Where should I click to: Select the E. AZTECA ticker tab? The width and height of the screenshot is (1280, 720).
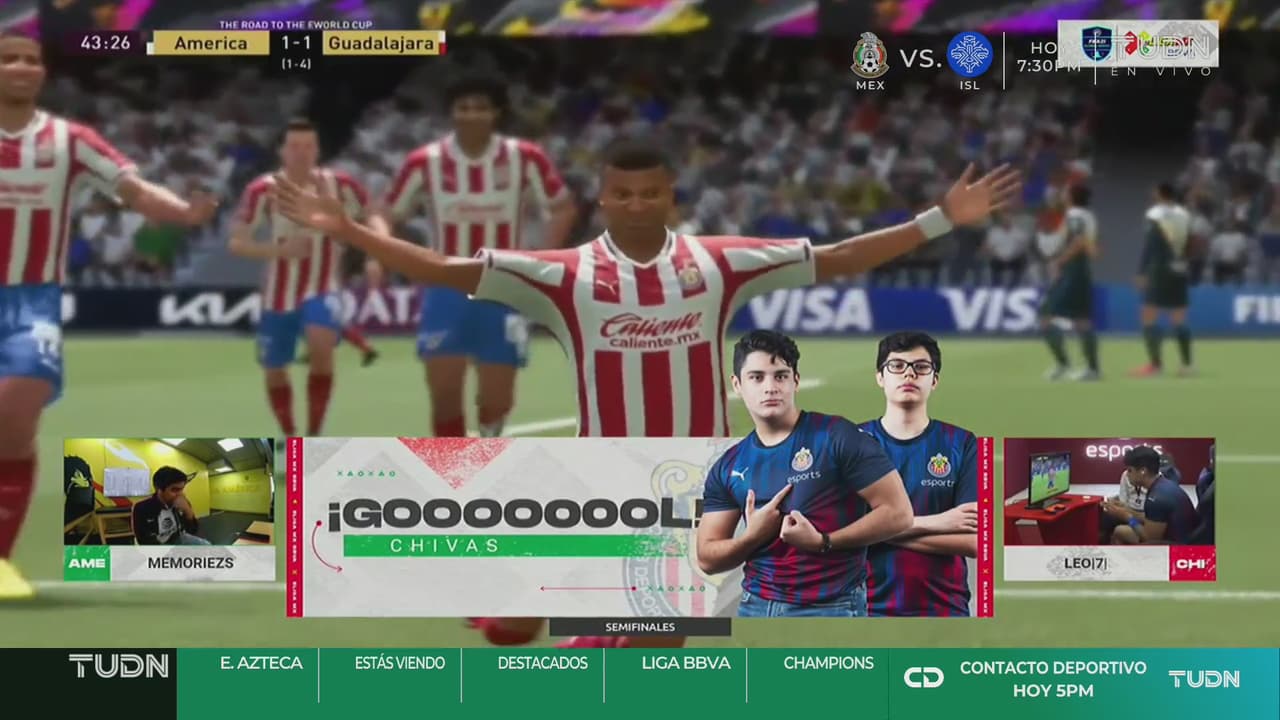pos(261,663)
